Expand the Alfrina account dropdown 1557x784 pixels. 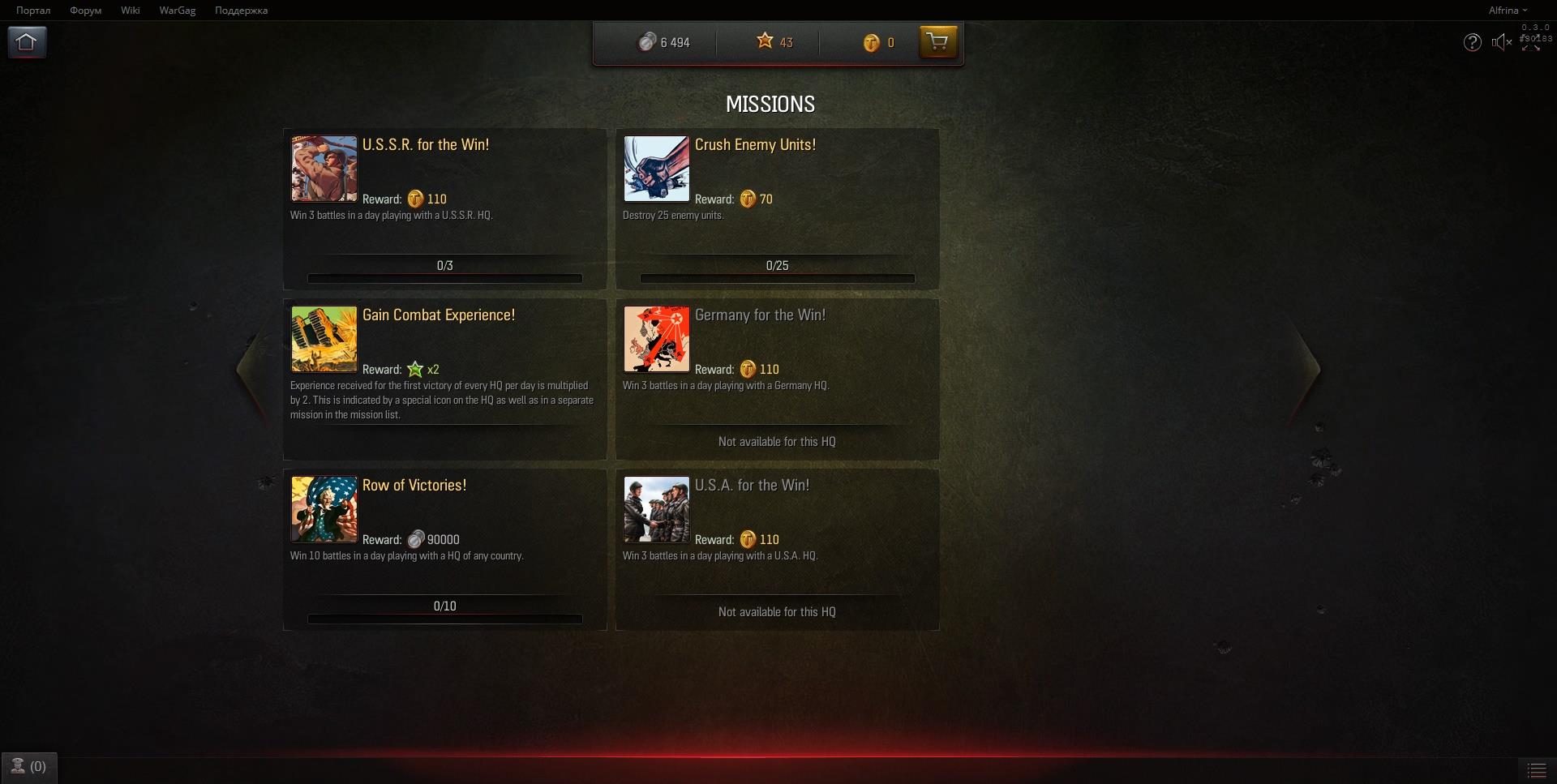1507,11
